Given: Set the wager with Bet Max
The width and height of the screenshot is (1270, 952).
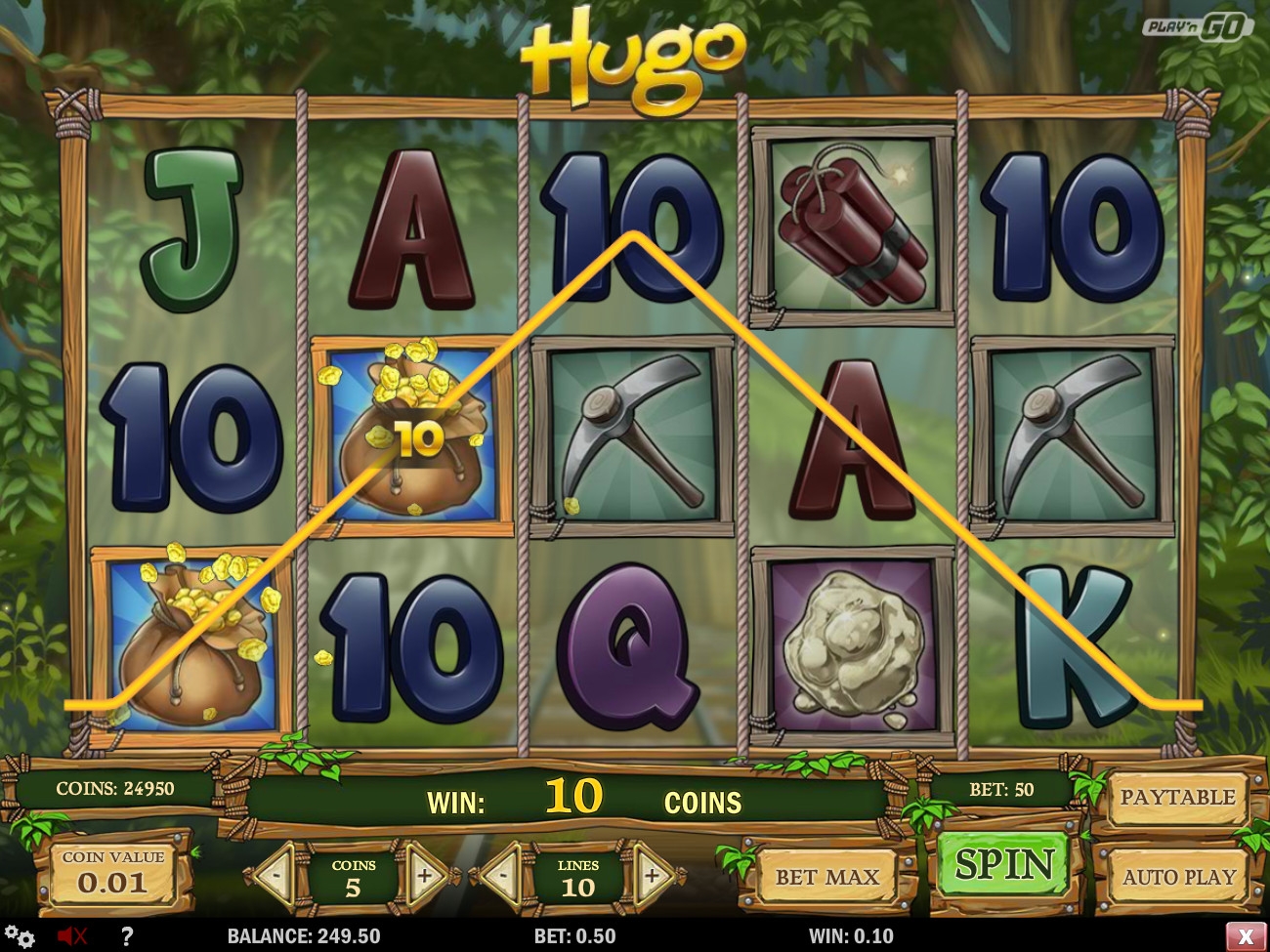Looking at the screenshot, I should pyautogui.click(x=827, y=877).
